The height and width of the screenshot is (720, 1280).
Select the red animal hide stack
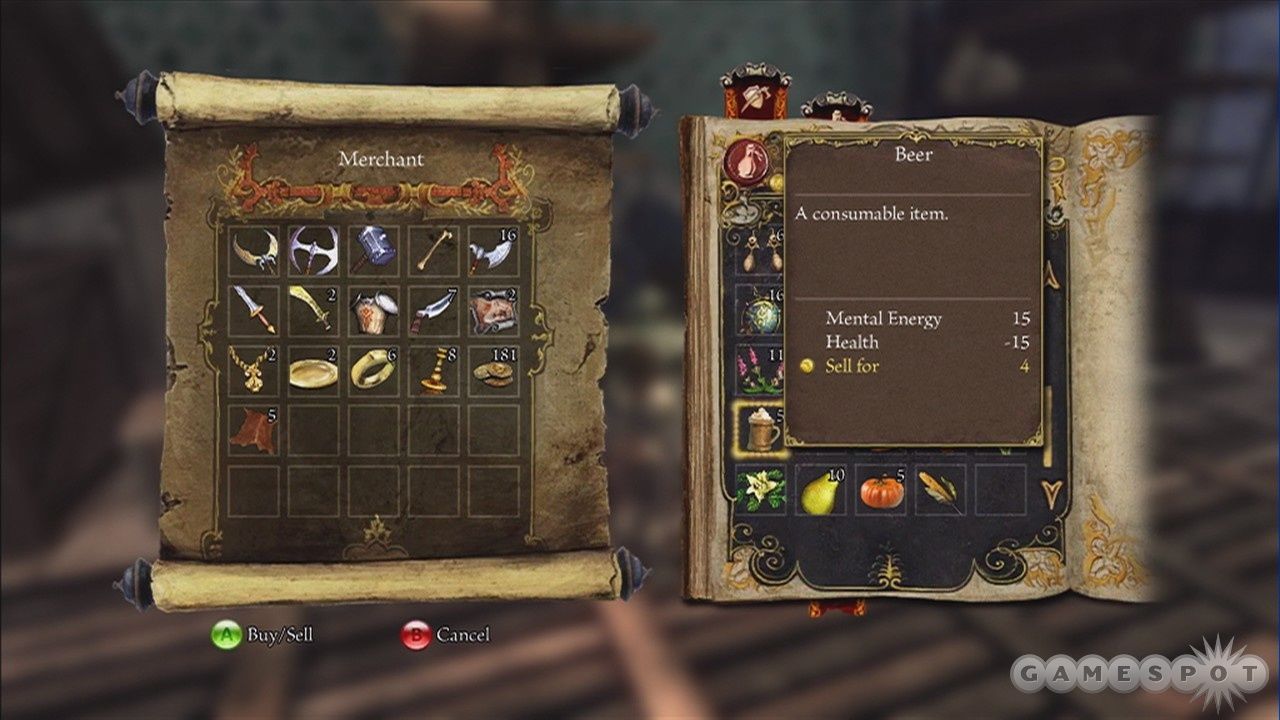[x=254, y=430]
